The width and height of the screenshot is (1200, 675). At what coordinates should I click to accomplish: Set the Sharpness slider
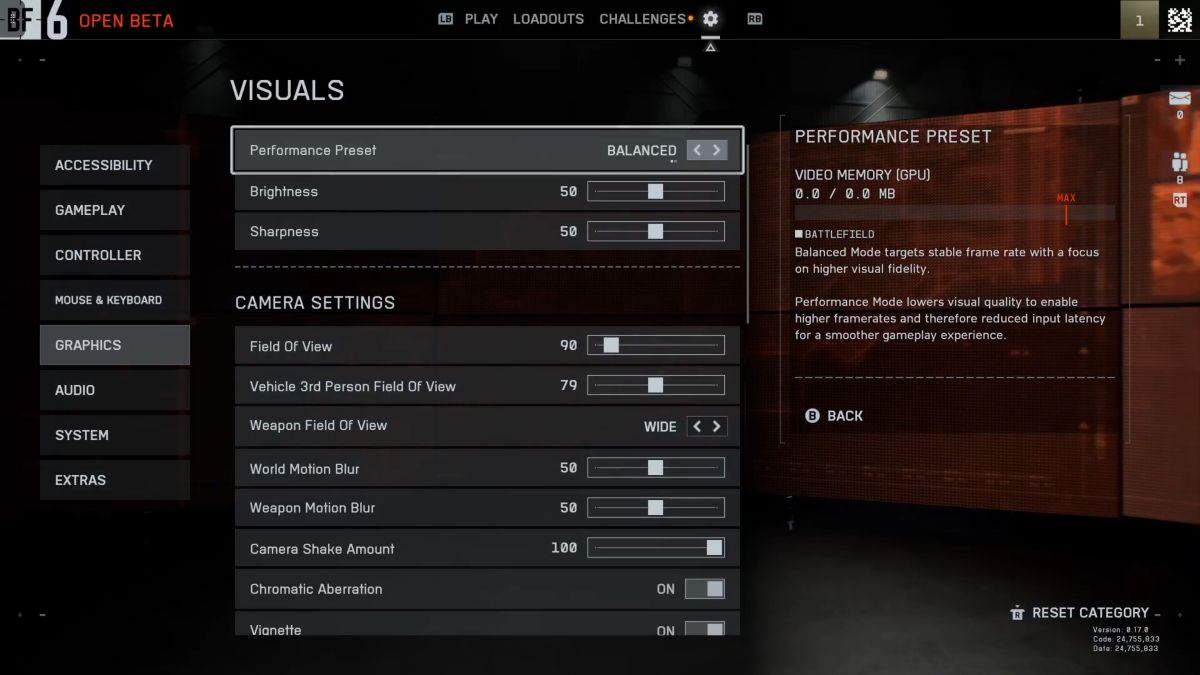pyautogui.click(x=655, y=231)
